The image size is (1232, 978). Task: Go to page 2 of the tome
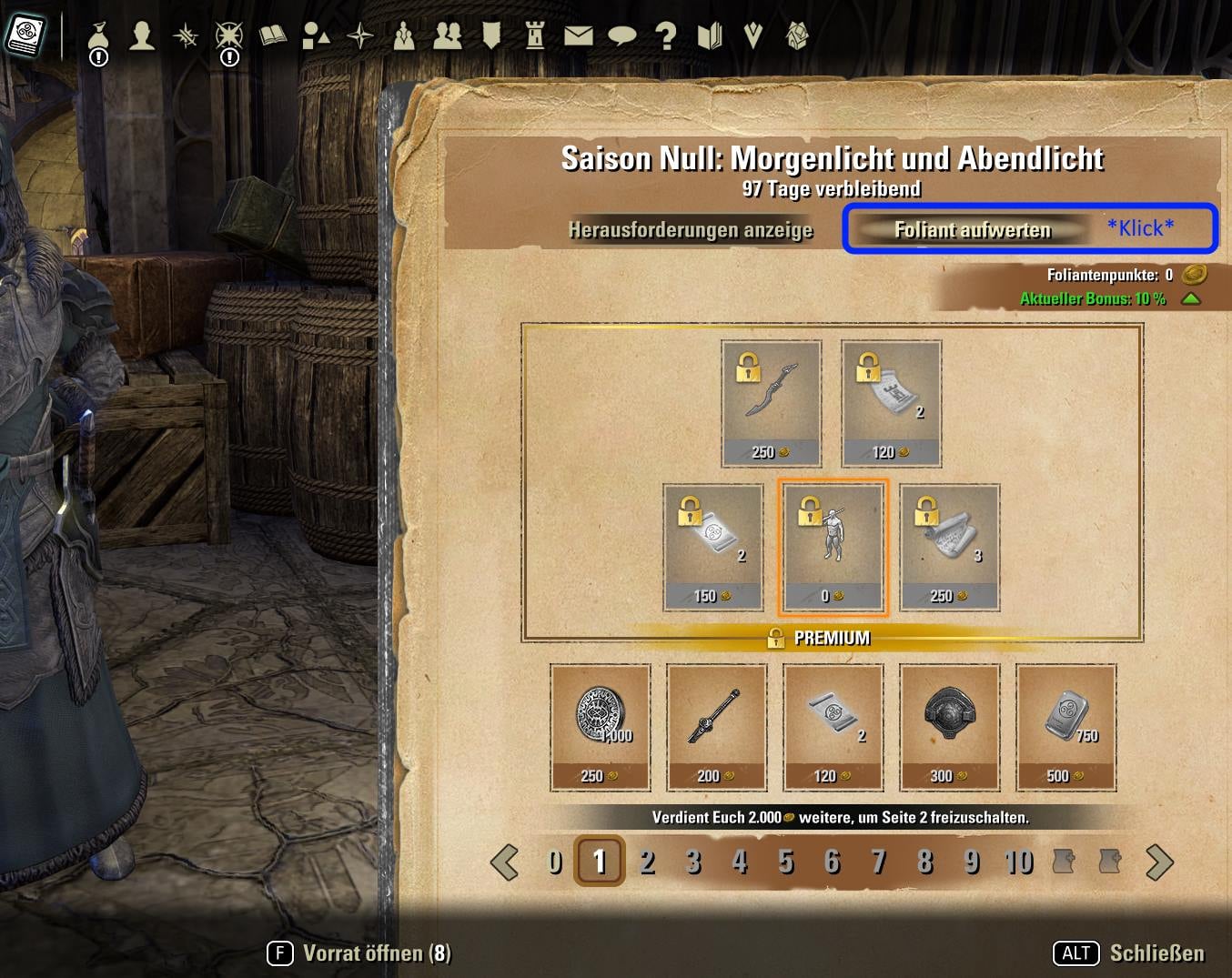pyautogui.click(x=647, y=861)
